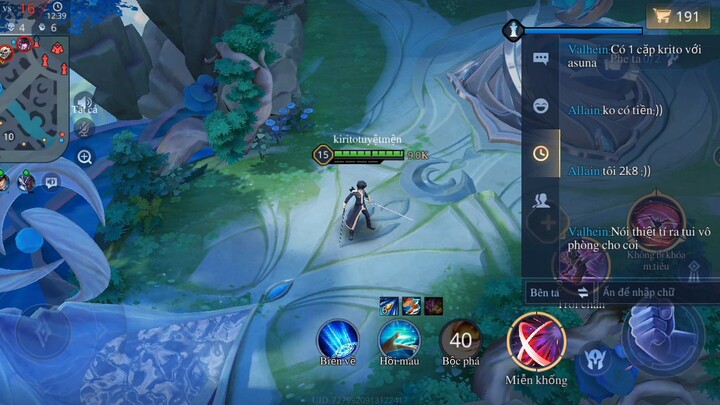Viewport: 720px width, 405px height.
Task: Open the emoji smiley chat tab
Action: pos(541,106)
